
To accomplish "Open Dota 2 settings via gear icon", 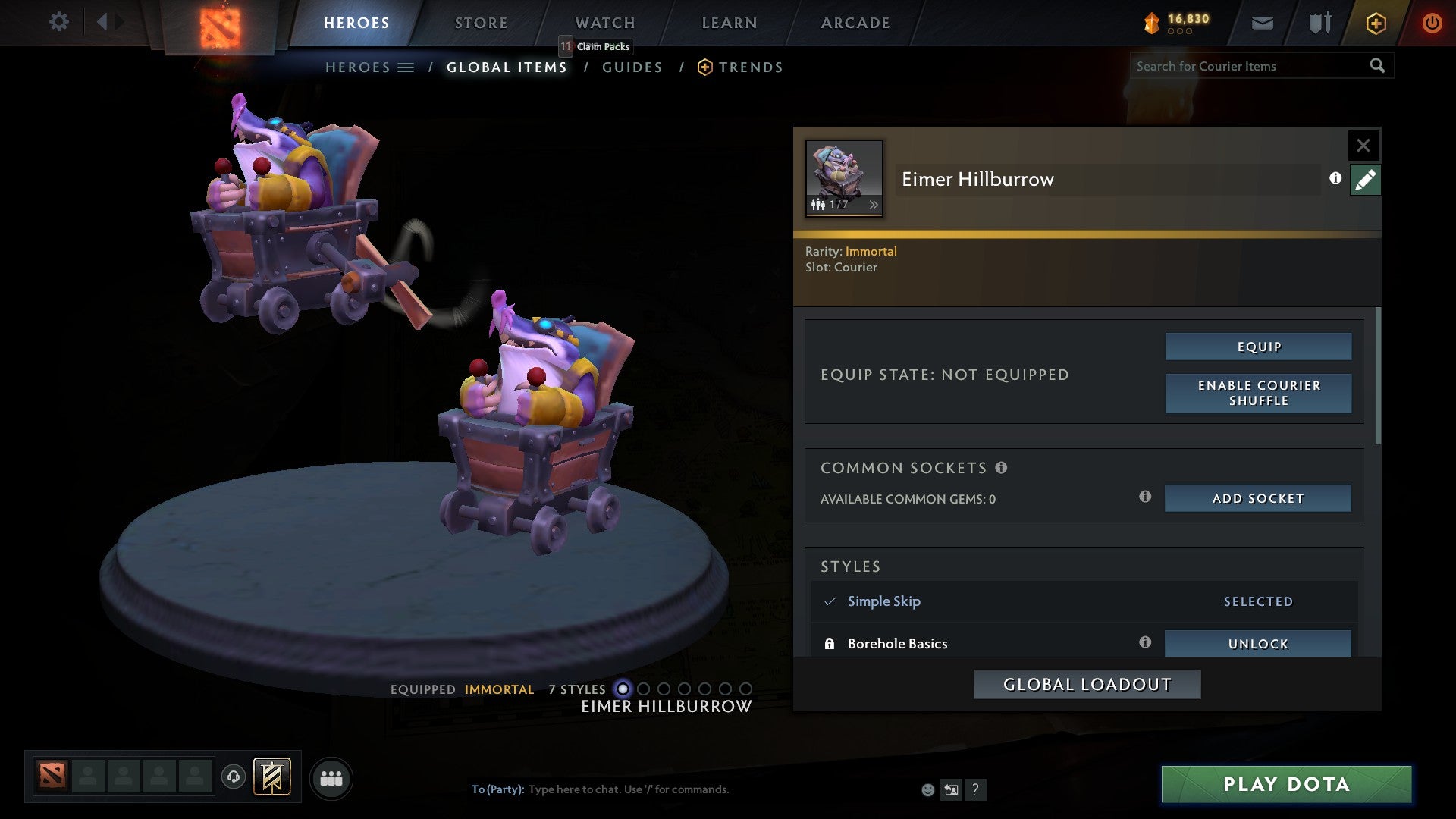I will pos(58,22).
